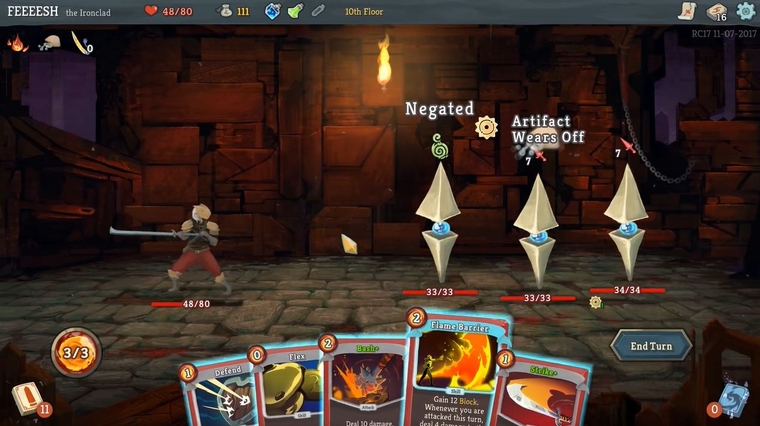Use the green potion
Screen dimensions: 760x426
[x=295, y=11]
